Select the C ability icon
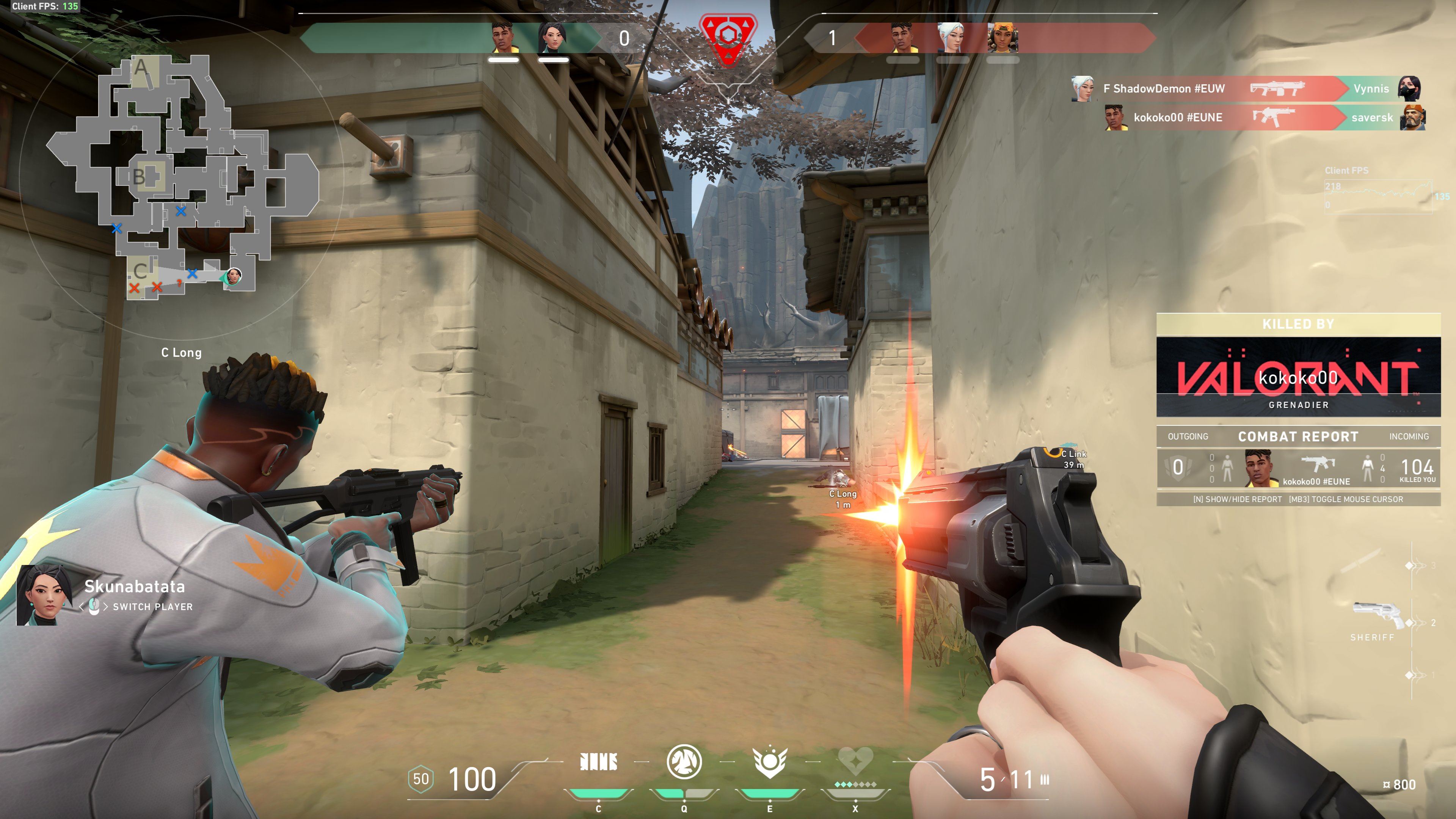This screenshot has width=1456, height=819. click(x=599, y=763)
